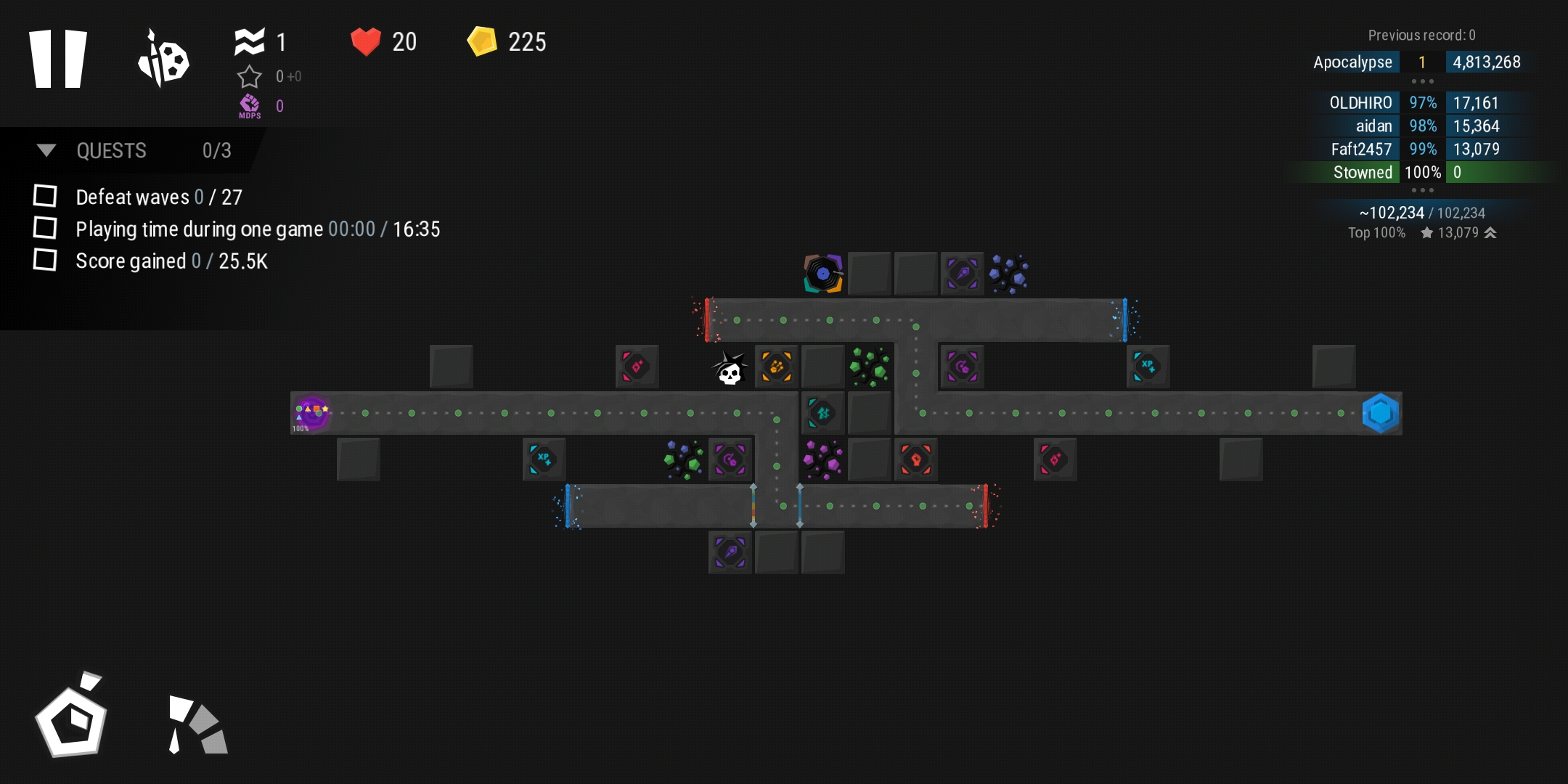Pause the game
The image size is (1568, 784).
tap(58, 60)
